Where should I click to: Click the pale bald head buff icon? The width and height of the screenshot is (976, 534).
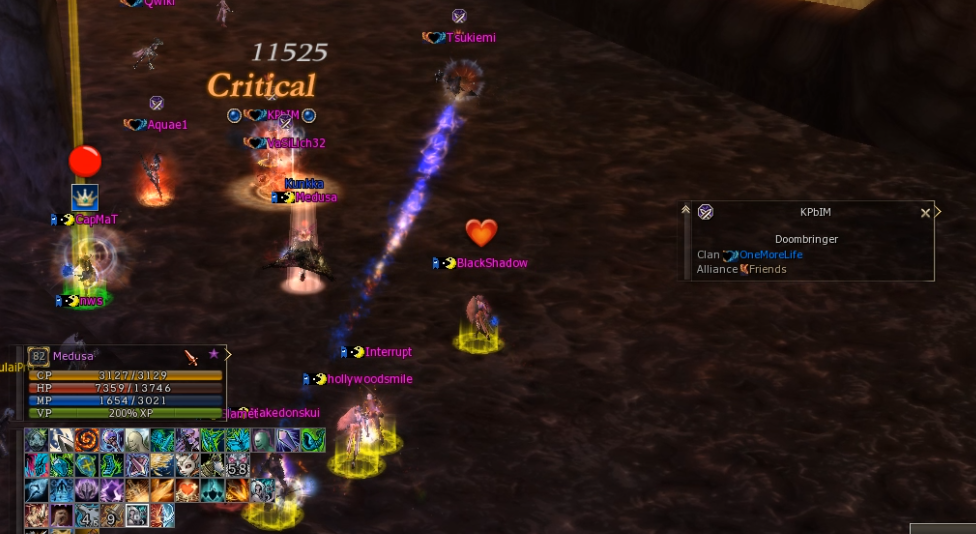[x=137, y=440]
